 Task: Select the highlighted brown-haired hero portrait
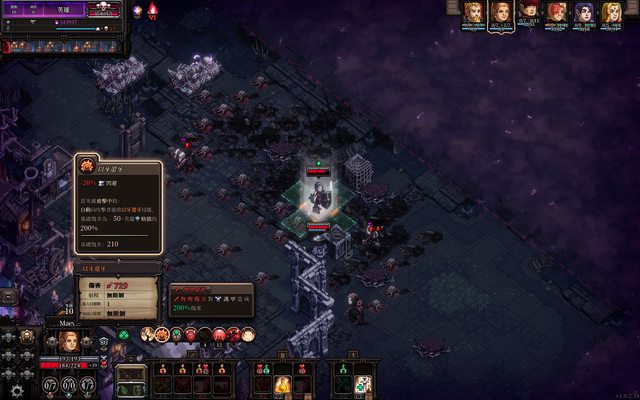click(500, 13)
